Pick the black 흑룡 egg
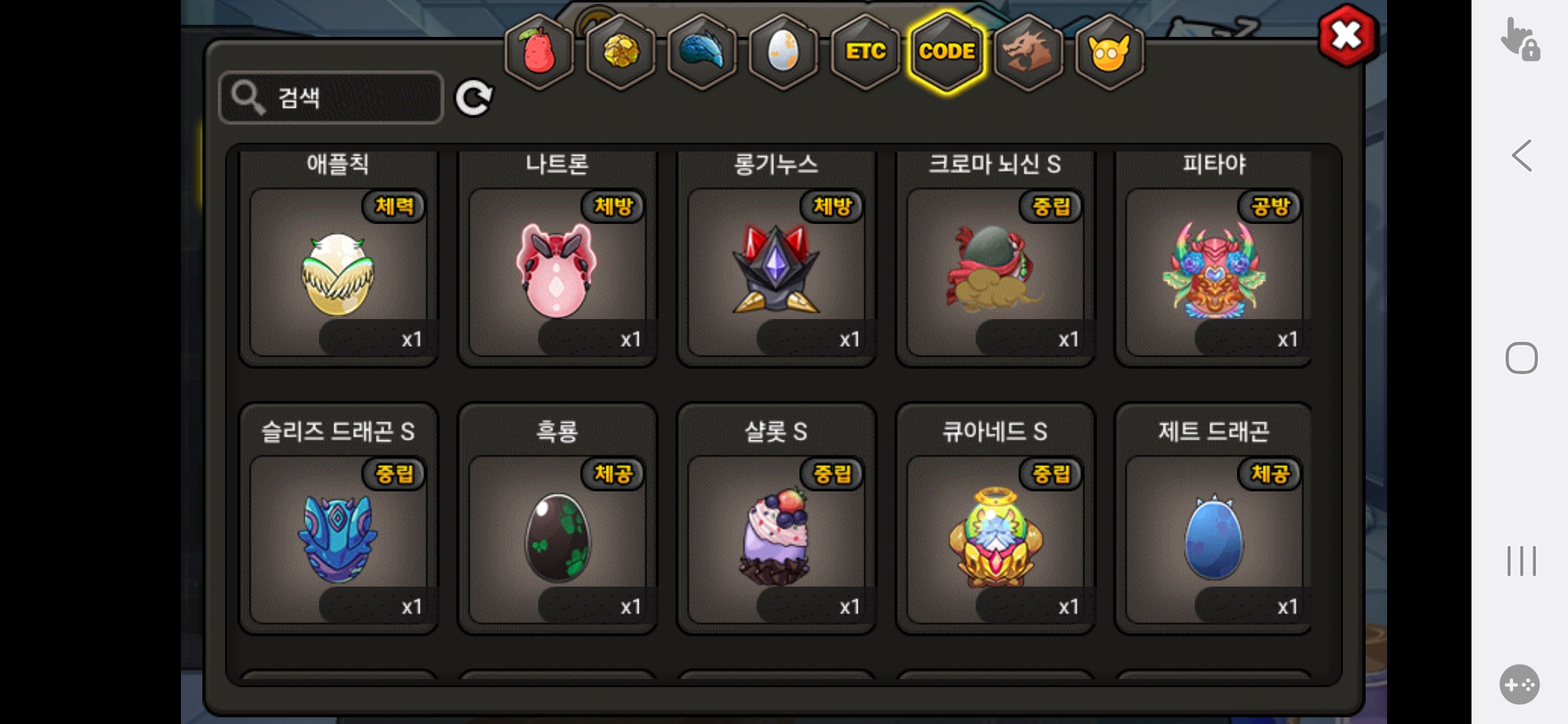 557,539
